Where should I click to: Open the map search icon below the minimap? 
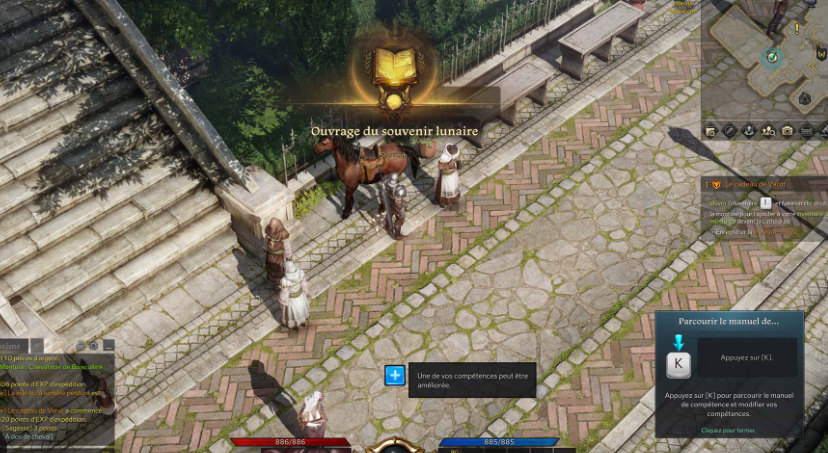[x=711, y=131]
